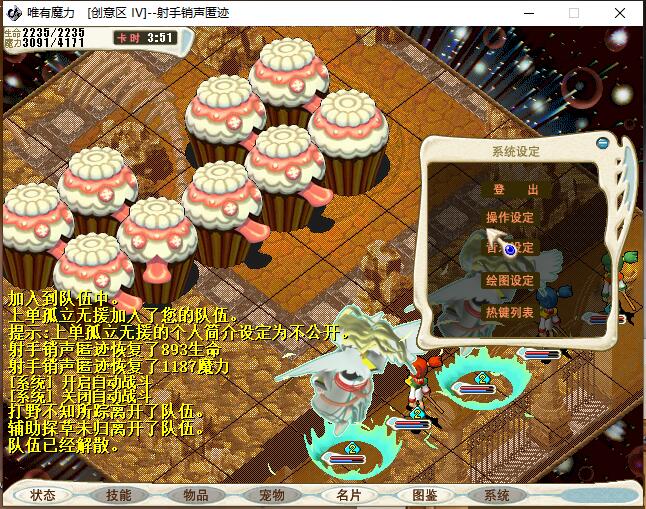Open 操作设定 controls settings

[x=509, y=217]
